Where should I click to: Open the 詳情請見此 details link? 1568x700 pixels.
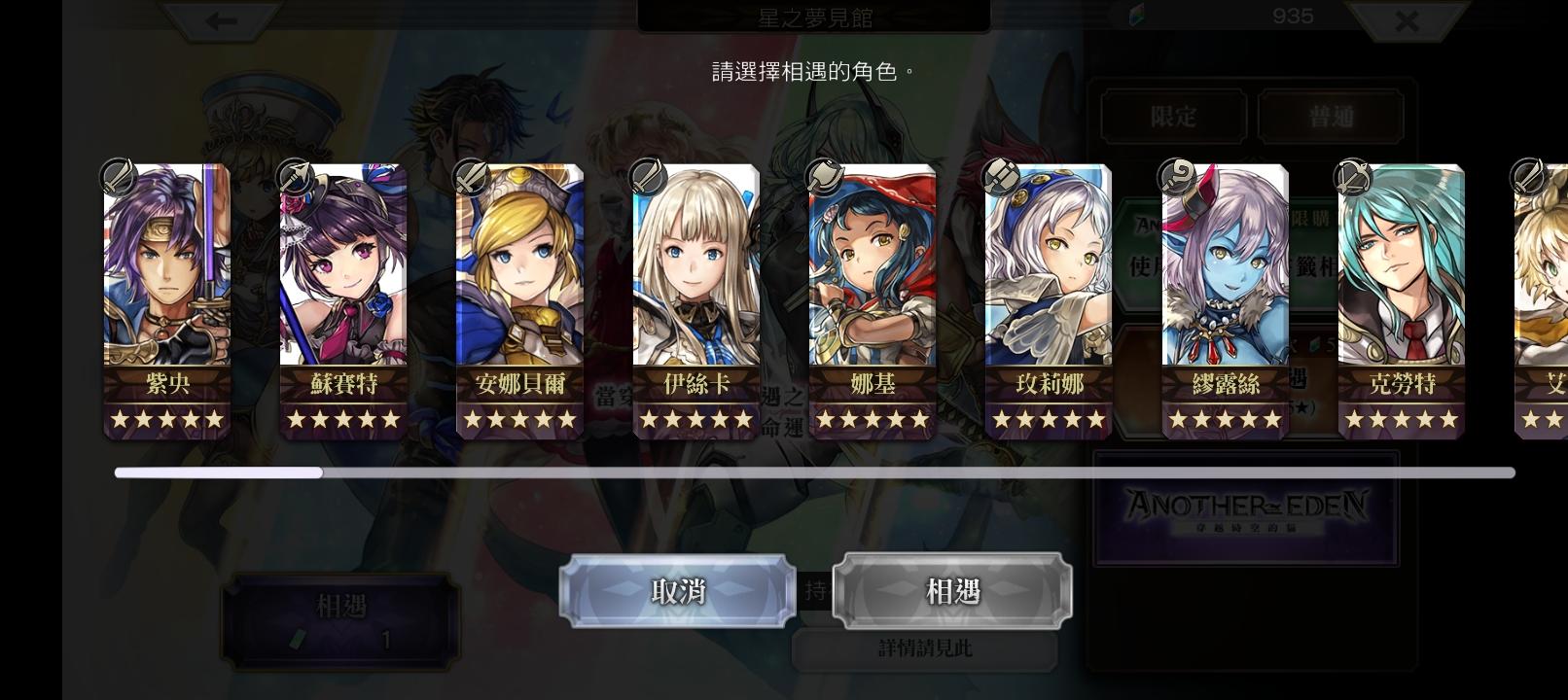tap(925, 646)
